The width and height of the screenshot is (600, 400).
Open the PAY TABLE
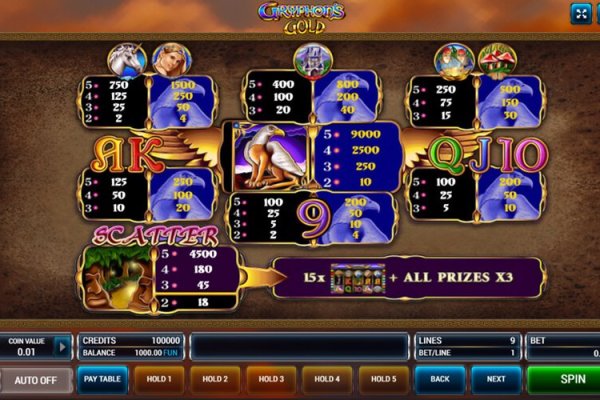click(102, 380)
